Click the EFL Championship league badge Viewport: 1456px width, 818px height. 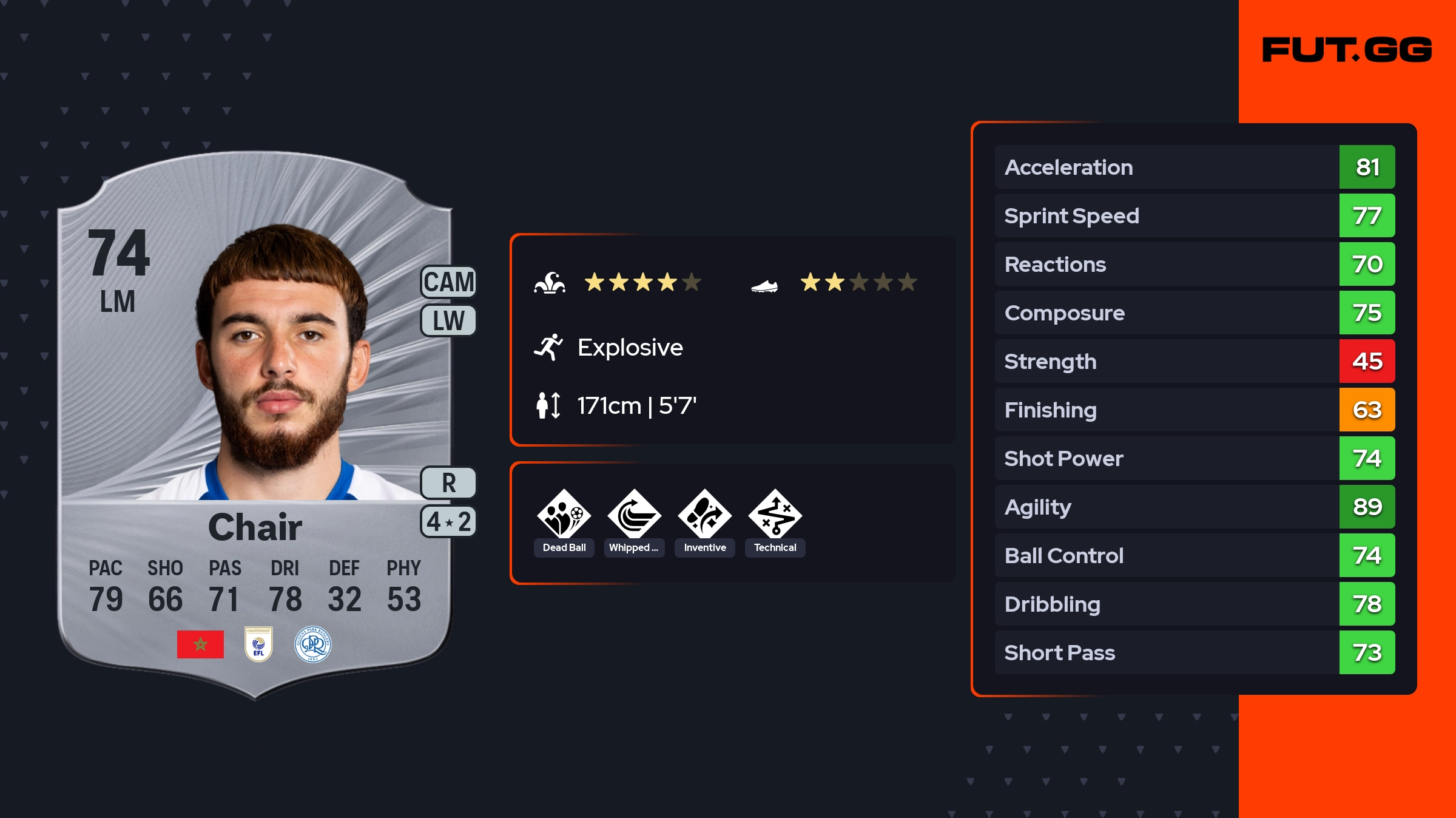coord(258,644)
